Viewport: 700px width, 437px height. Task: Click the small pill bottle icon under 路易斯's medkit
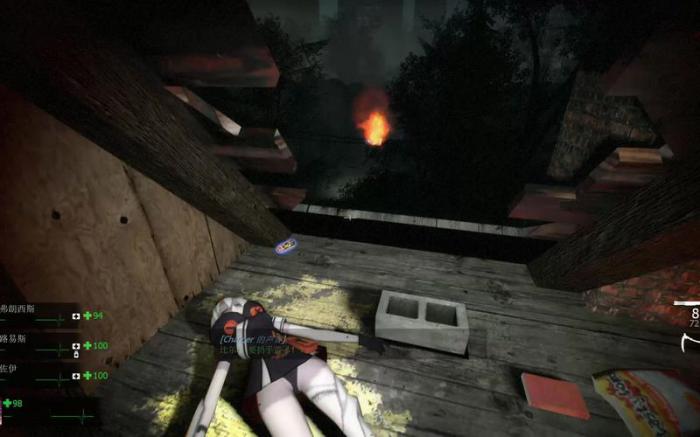tap(76, 355)
